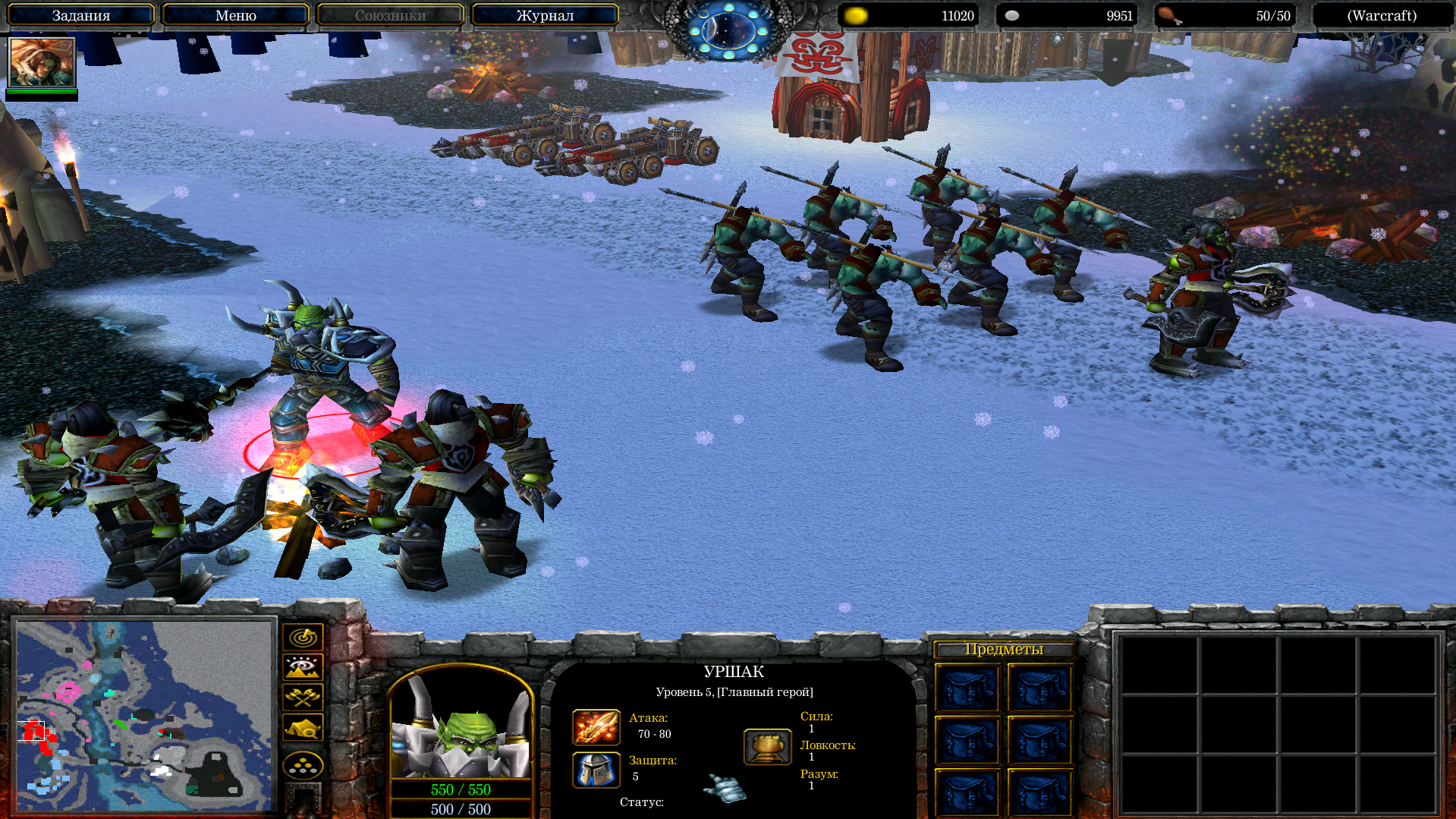Click the УРШАК orc portrait
Image resolution: width=1456 pixels, height=819 pixels.
[x=461, y=725]
